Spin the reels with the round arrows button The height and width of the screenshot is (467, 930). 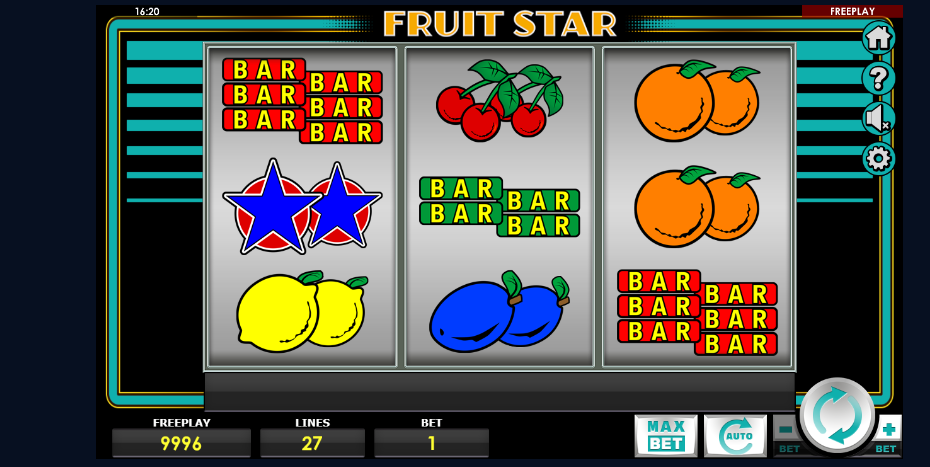[837, 416]
